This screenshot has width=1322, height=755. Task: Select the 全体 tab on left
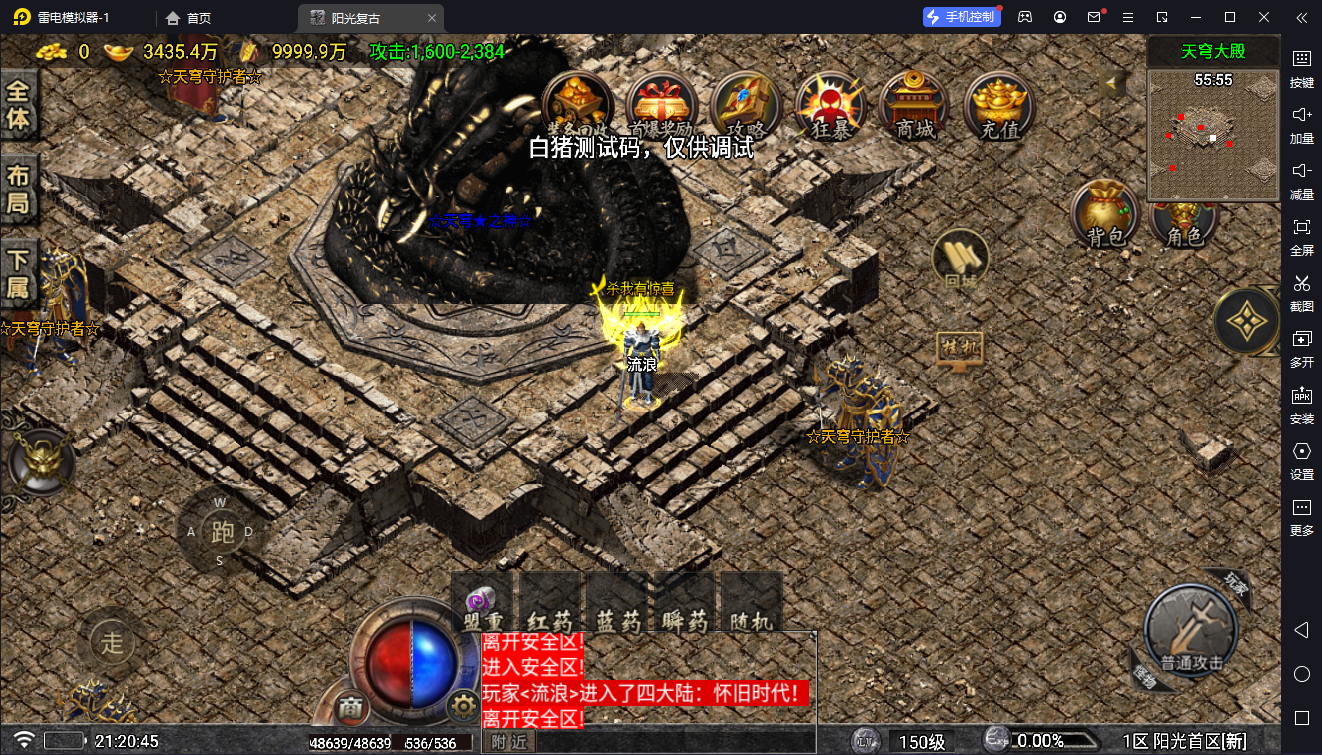(x=19, y=105)
